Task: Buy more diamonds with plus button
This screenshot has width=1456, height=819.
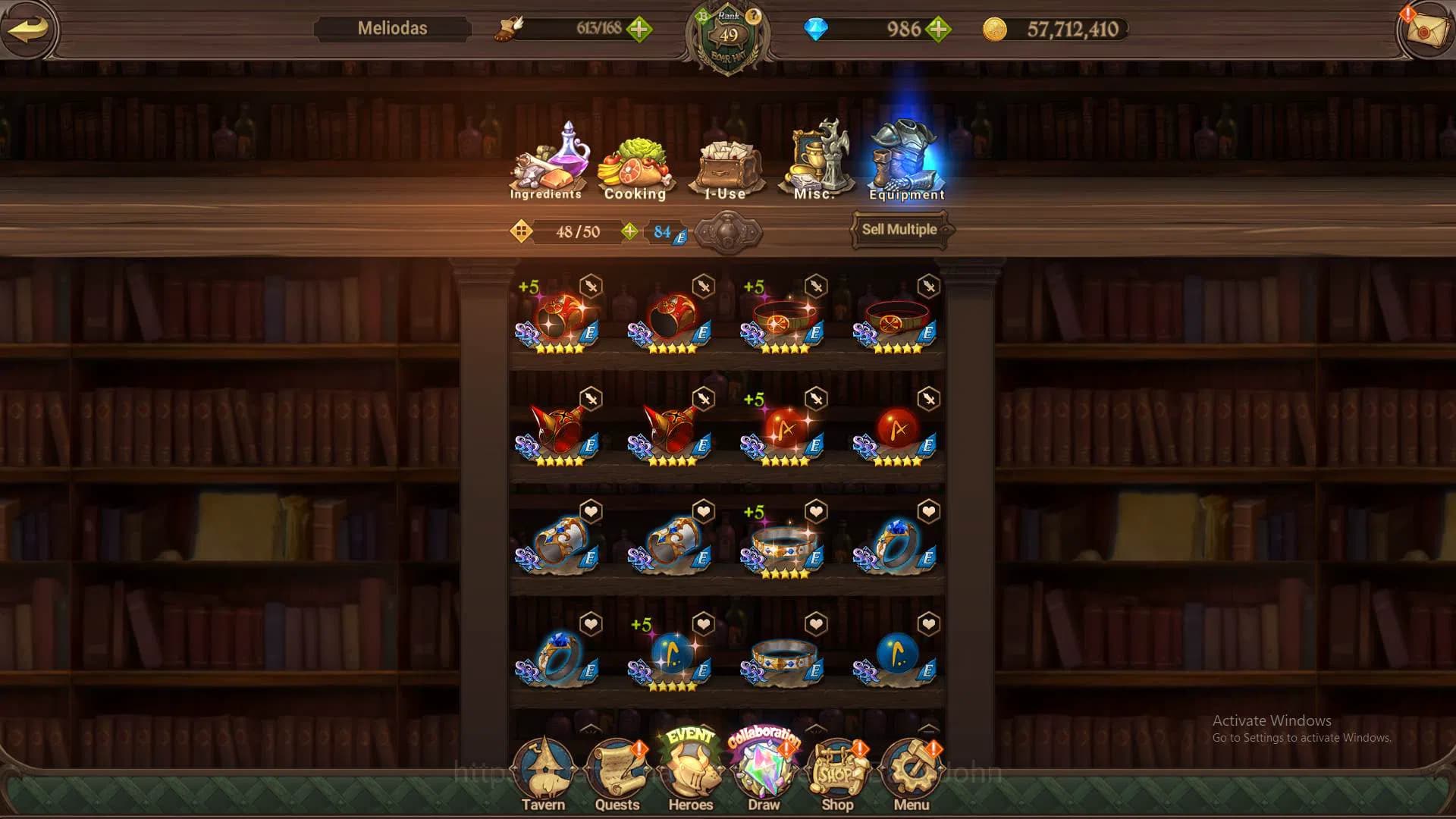Action: (x=939, y=30)
